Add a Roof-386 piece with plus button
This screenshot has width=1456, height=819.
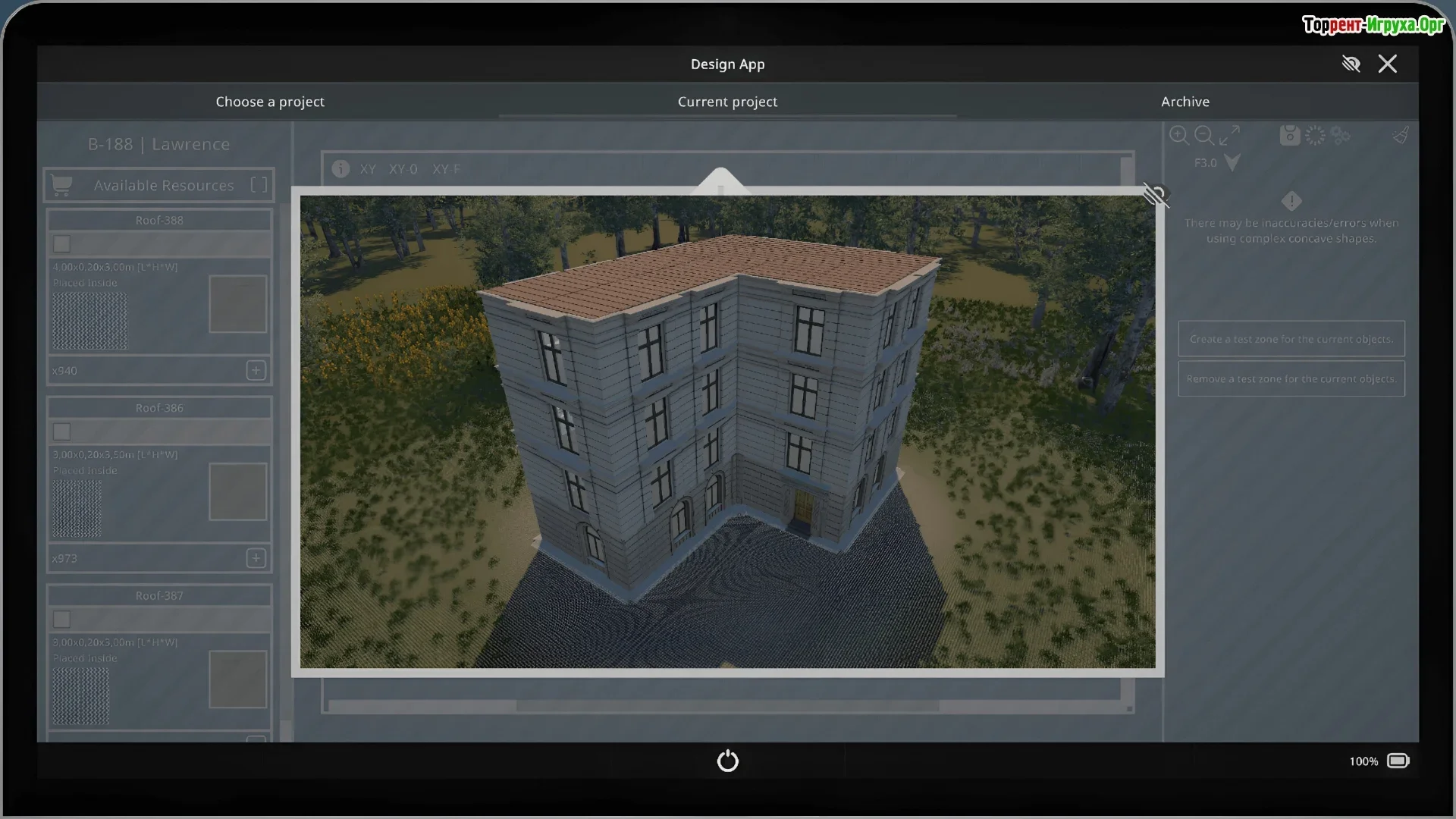tap(256, 558)
